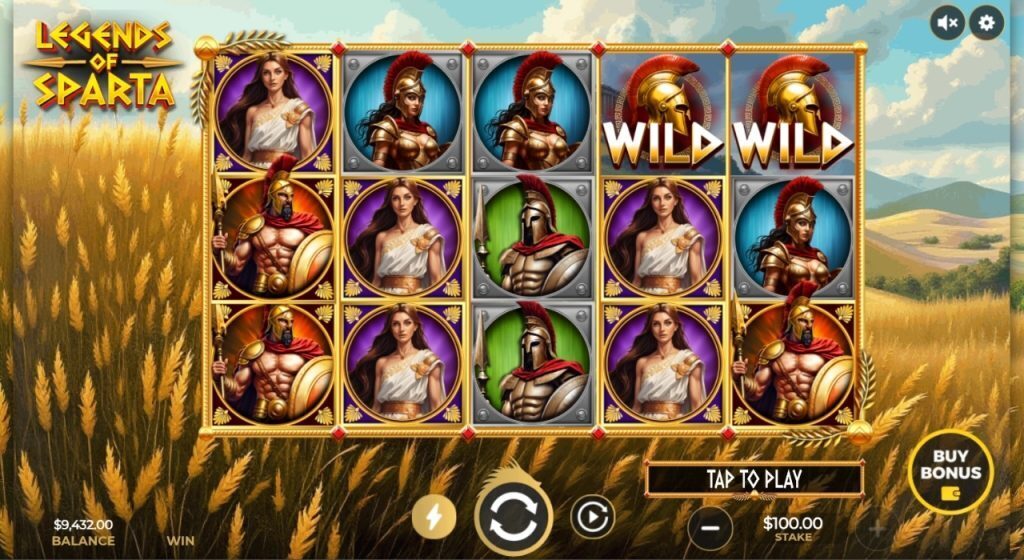Viewport: 1024px width, 560px height.
Task: Open the settings gear menu
Action: click(986, 22)
